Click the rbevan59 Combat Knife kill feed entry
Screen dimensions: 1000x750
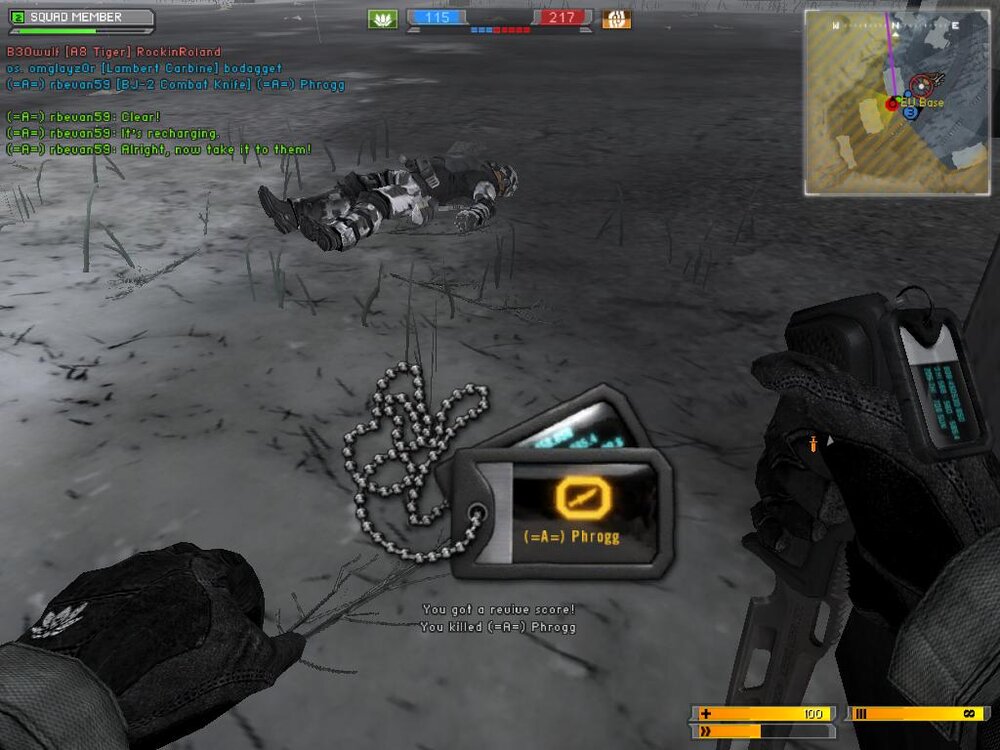pos(176,85)
